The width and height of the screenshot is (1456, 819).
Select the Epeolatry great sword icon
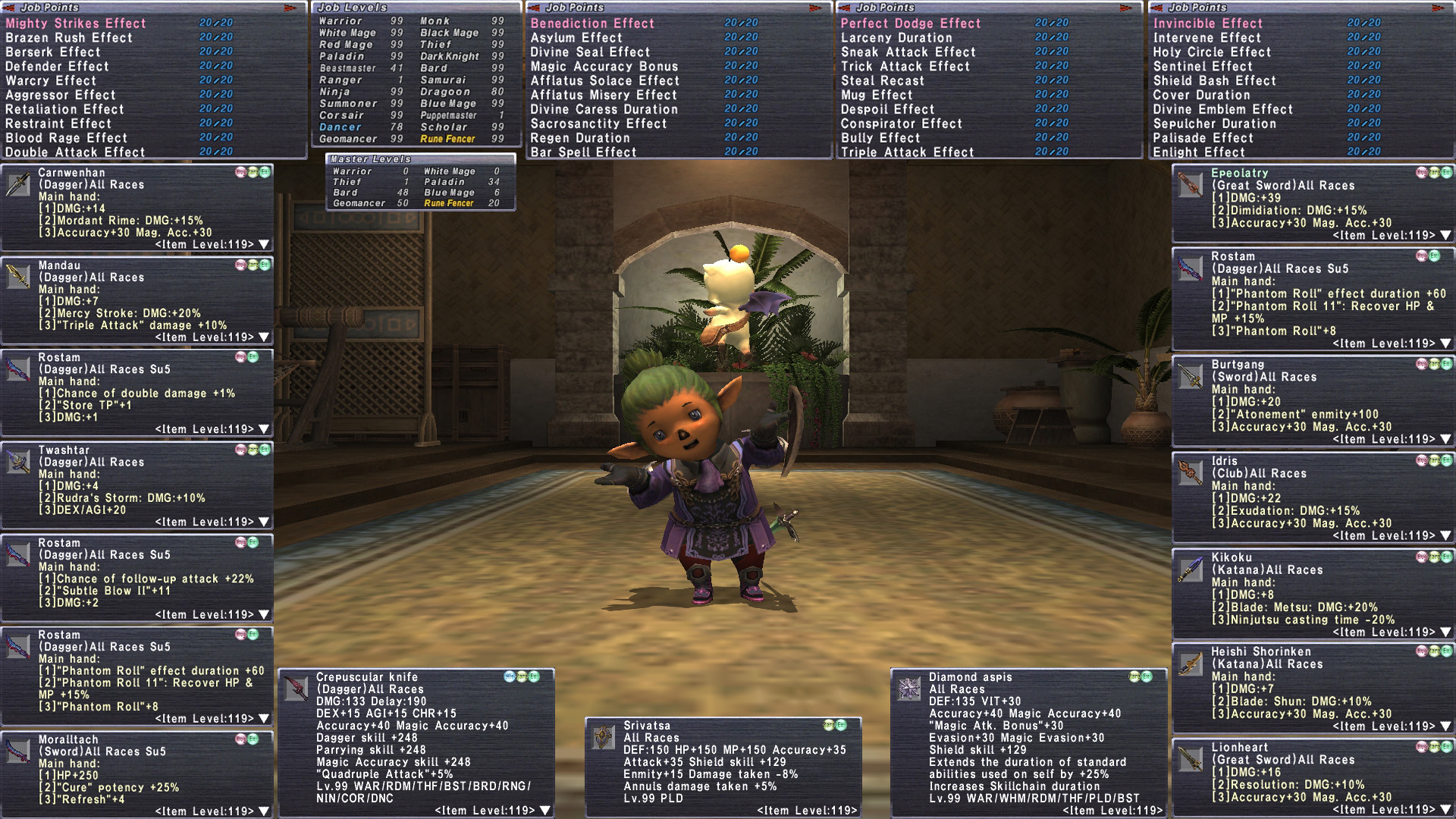pos(1191,185)
